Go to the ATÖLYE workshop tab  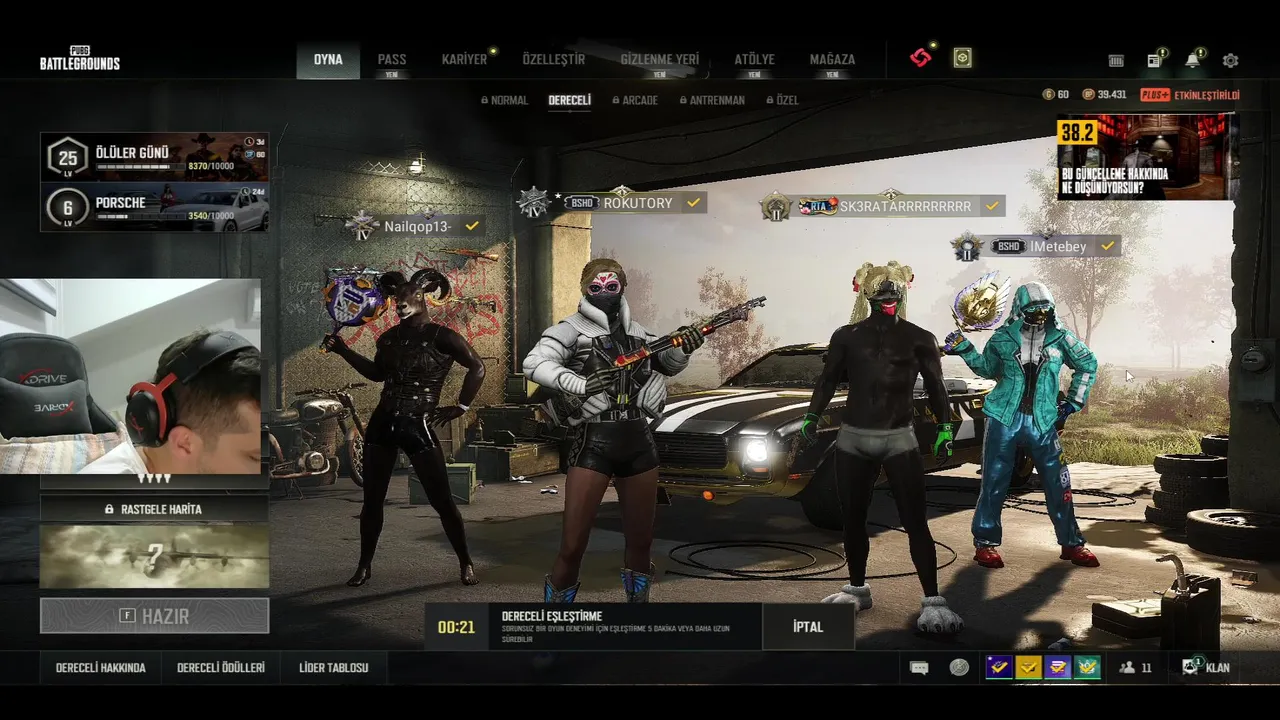(754, 60)
